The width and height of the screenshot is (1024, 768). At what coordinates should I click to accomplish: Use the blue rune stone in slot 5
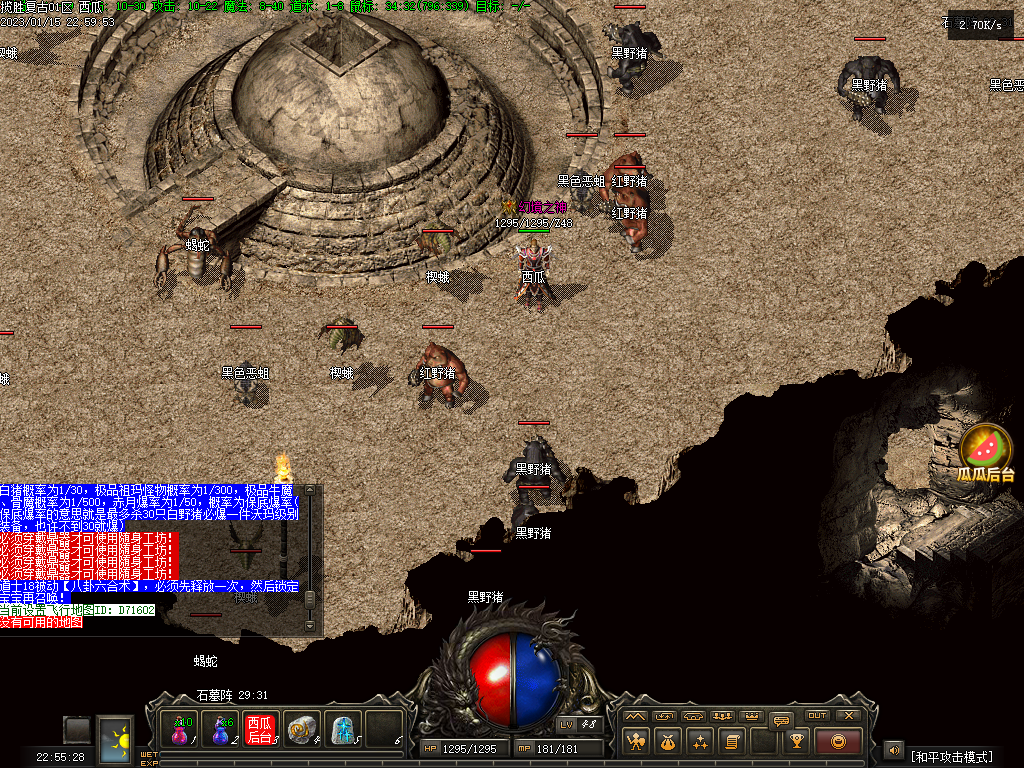pyautogui.click(x=343, y=730)
